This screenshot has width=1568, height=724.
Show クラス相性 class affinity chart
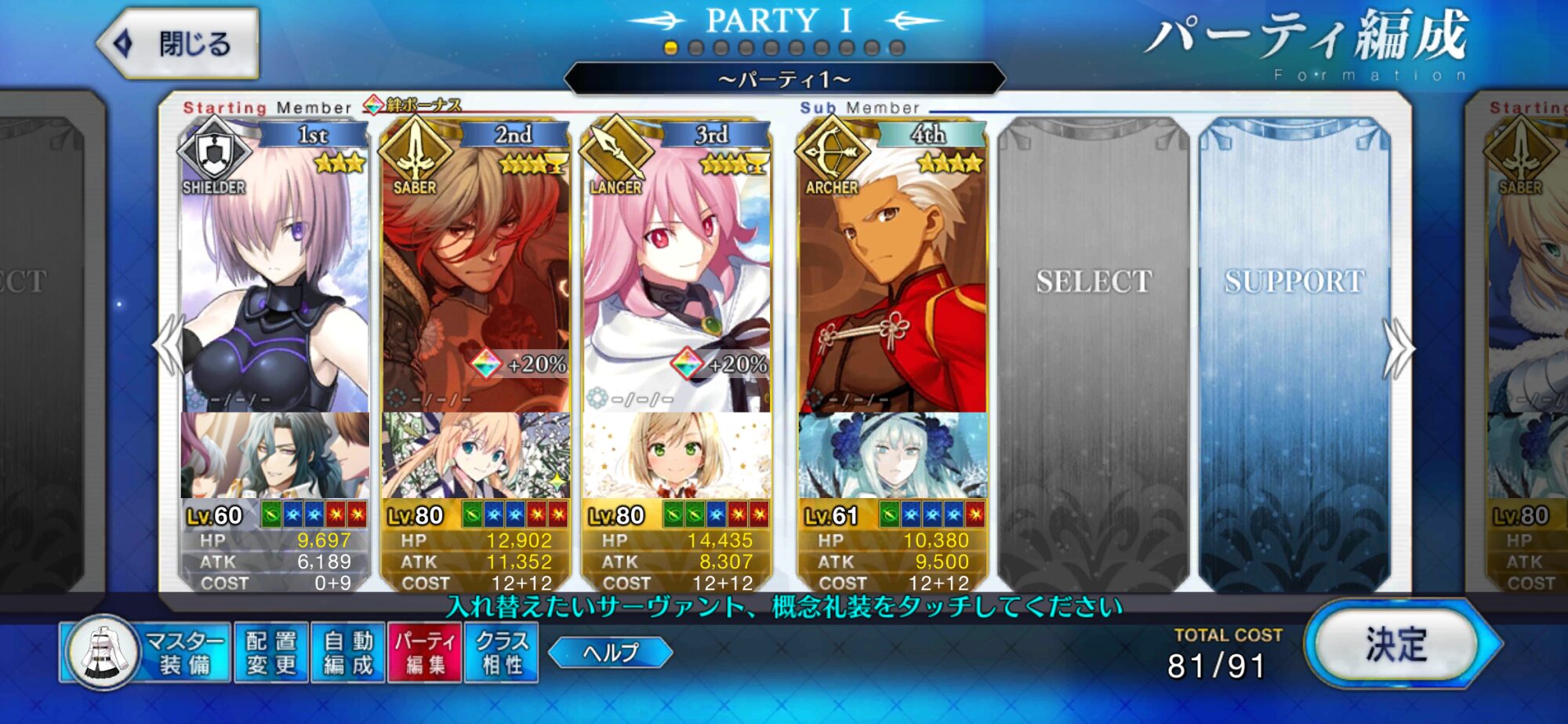point(501,653)
